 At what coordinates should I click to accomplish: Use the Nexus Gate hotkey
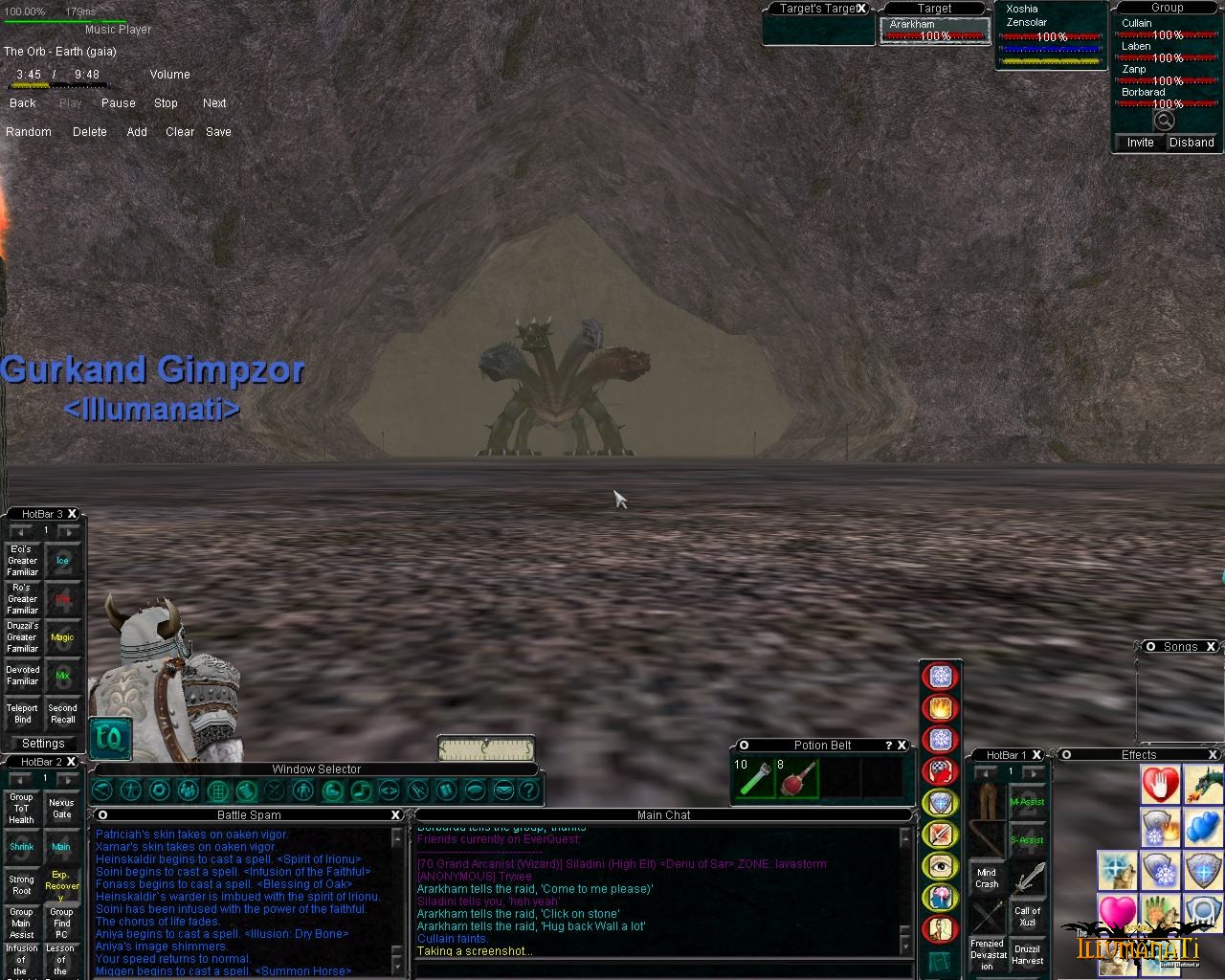[61, 809]
